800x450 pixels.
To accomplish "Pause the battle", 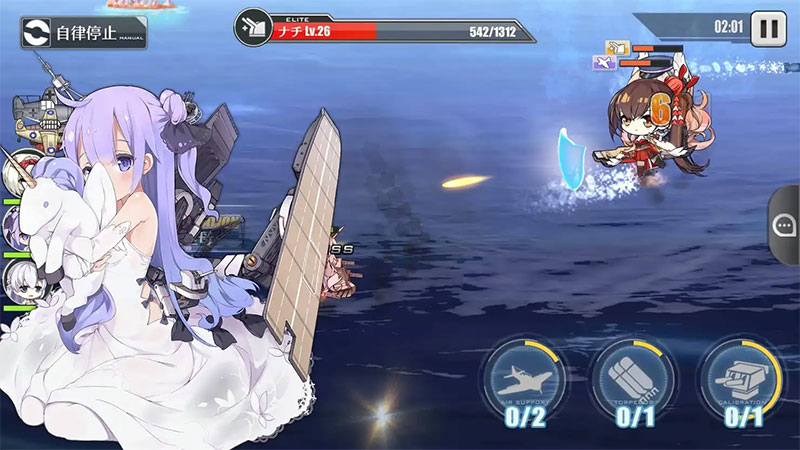I will (x=767, y=28).
